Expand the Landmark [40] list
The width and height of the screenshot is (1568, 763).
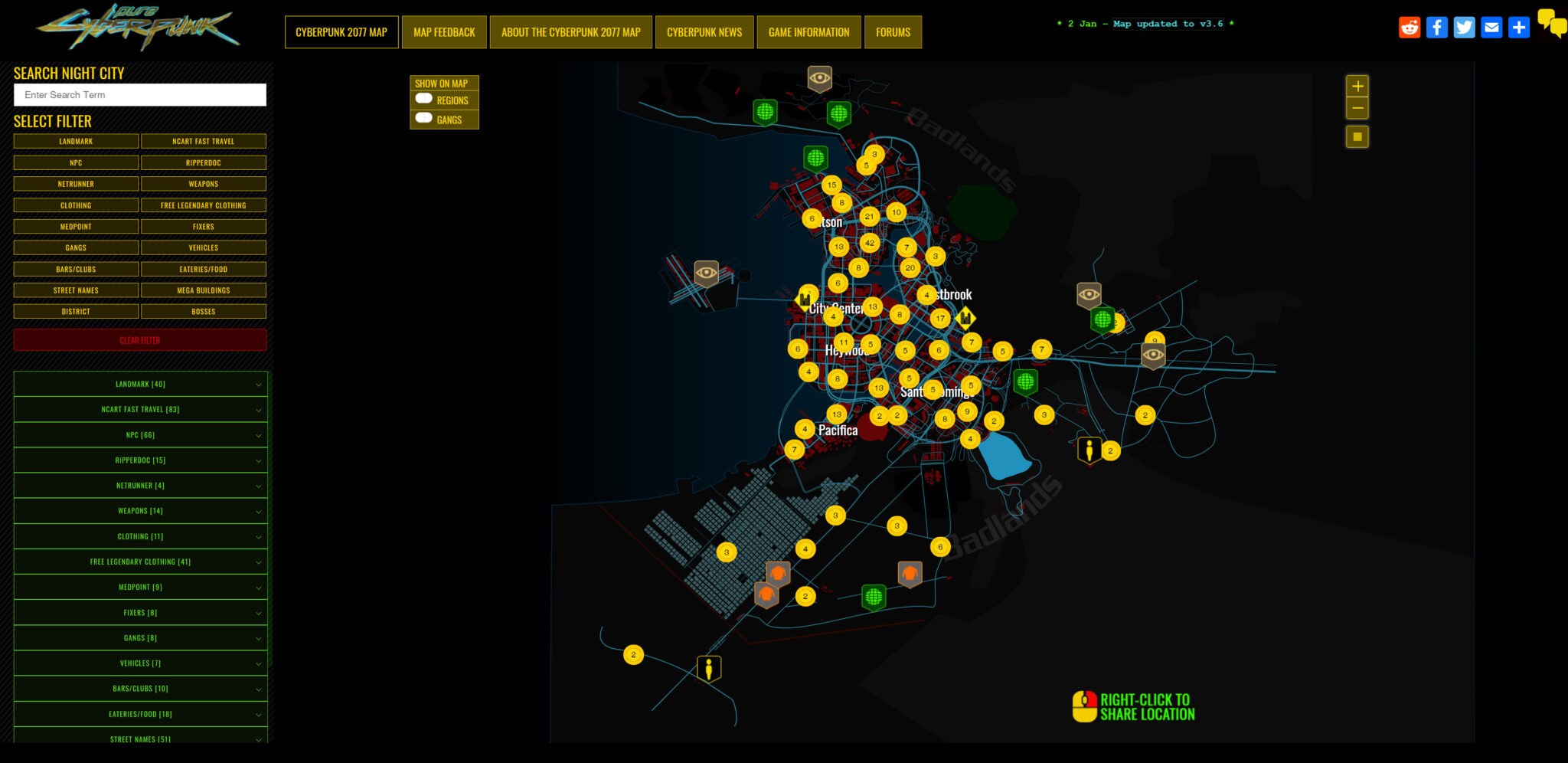140,384
